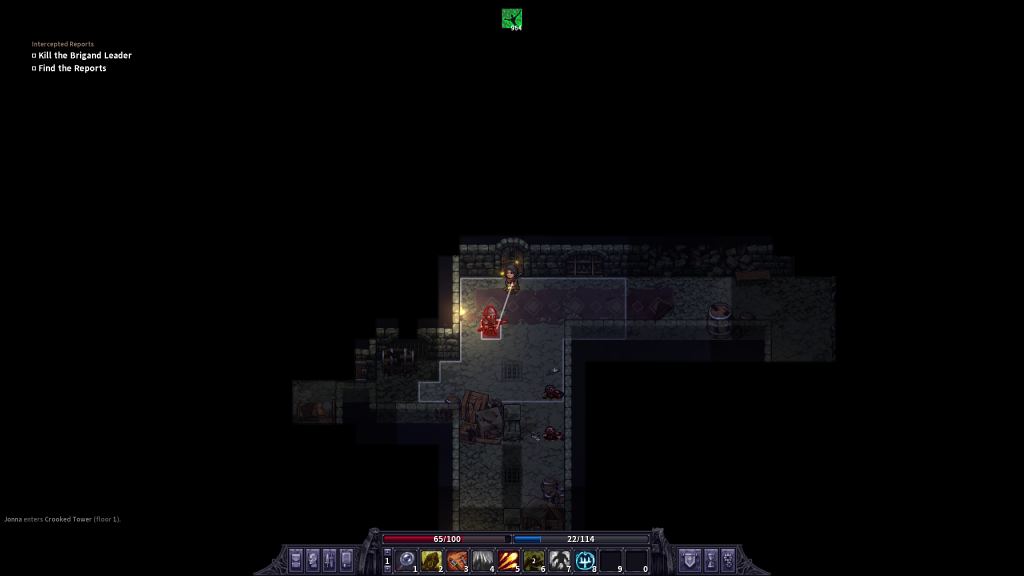
Task: Switch hotbar page up with the arrow
Action: pyautogui.click(x=388, y=552)
